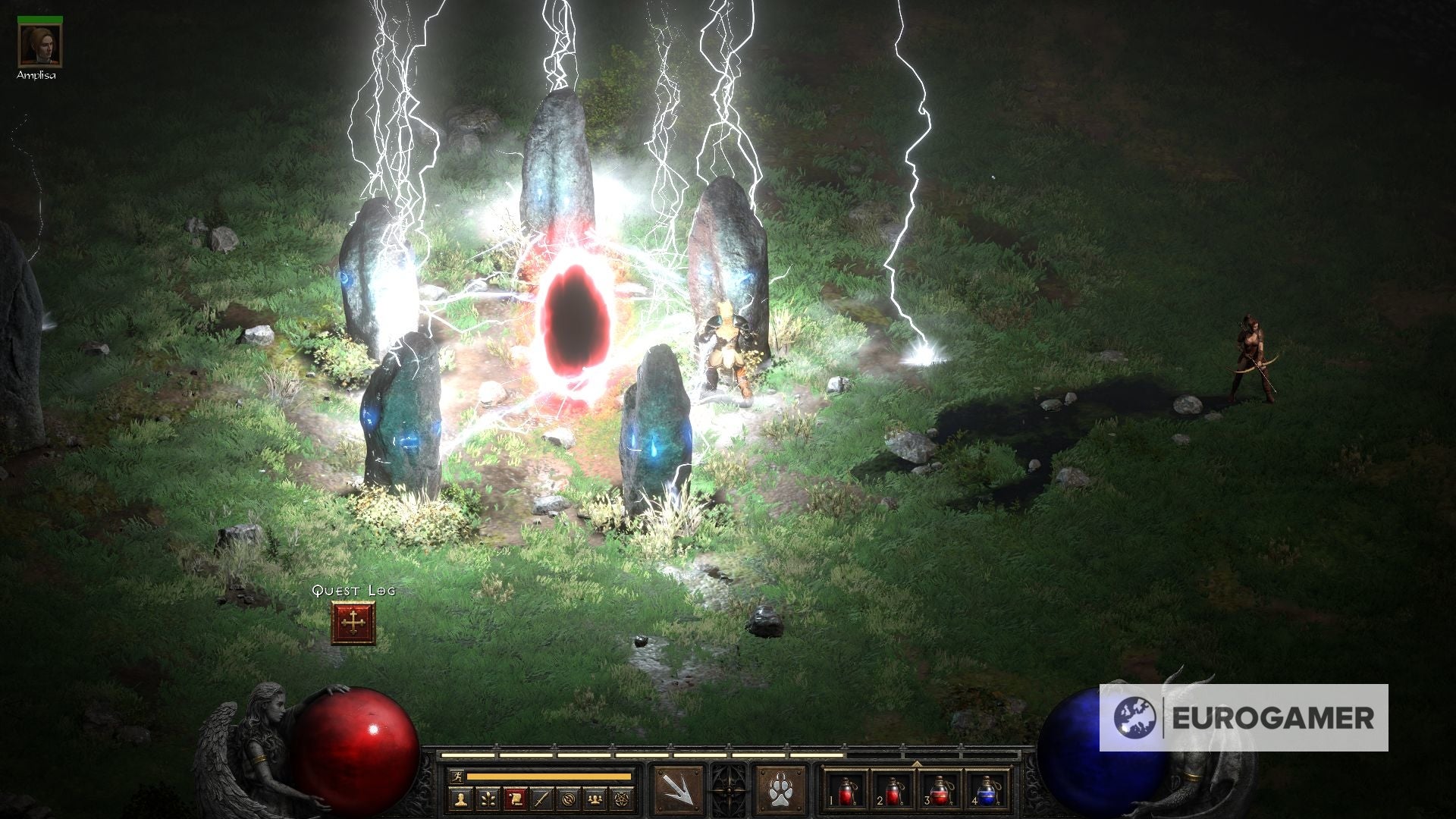Drink the healing potion in belt slot 1
1456x819 pixels.
click(846, 792)
